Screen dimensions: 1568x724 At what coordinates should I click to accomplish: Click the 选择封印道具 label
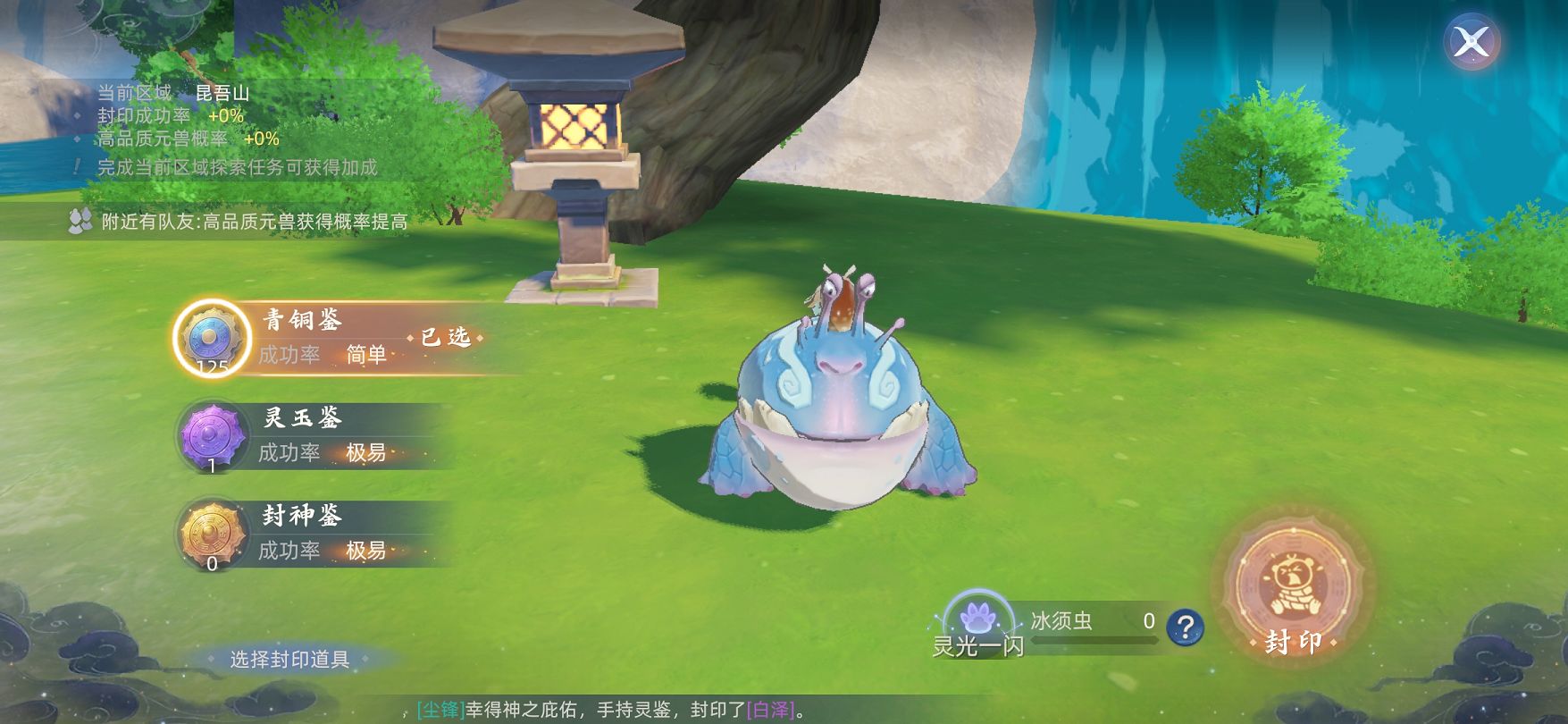(289, 660)
